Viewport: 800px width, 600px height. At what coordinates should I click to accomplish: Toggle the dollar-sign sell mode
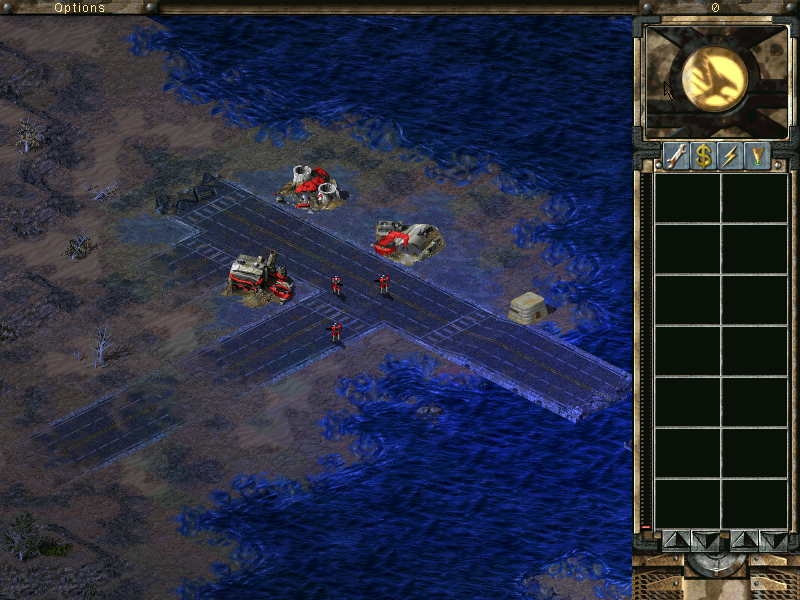click(x=703, y=156)
